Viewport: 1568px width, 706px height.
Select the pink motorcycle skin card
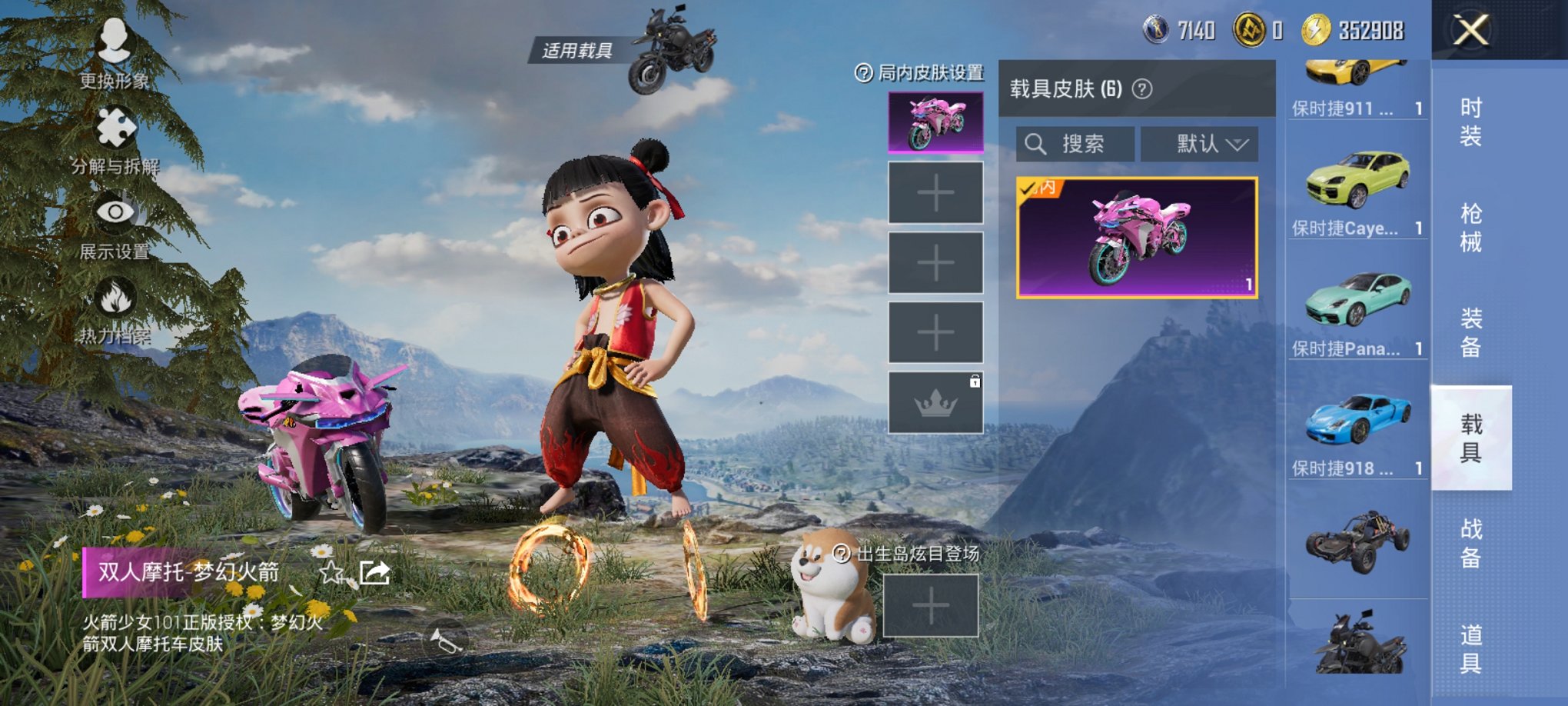(1136, 238)
